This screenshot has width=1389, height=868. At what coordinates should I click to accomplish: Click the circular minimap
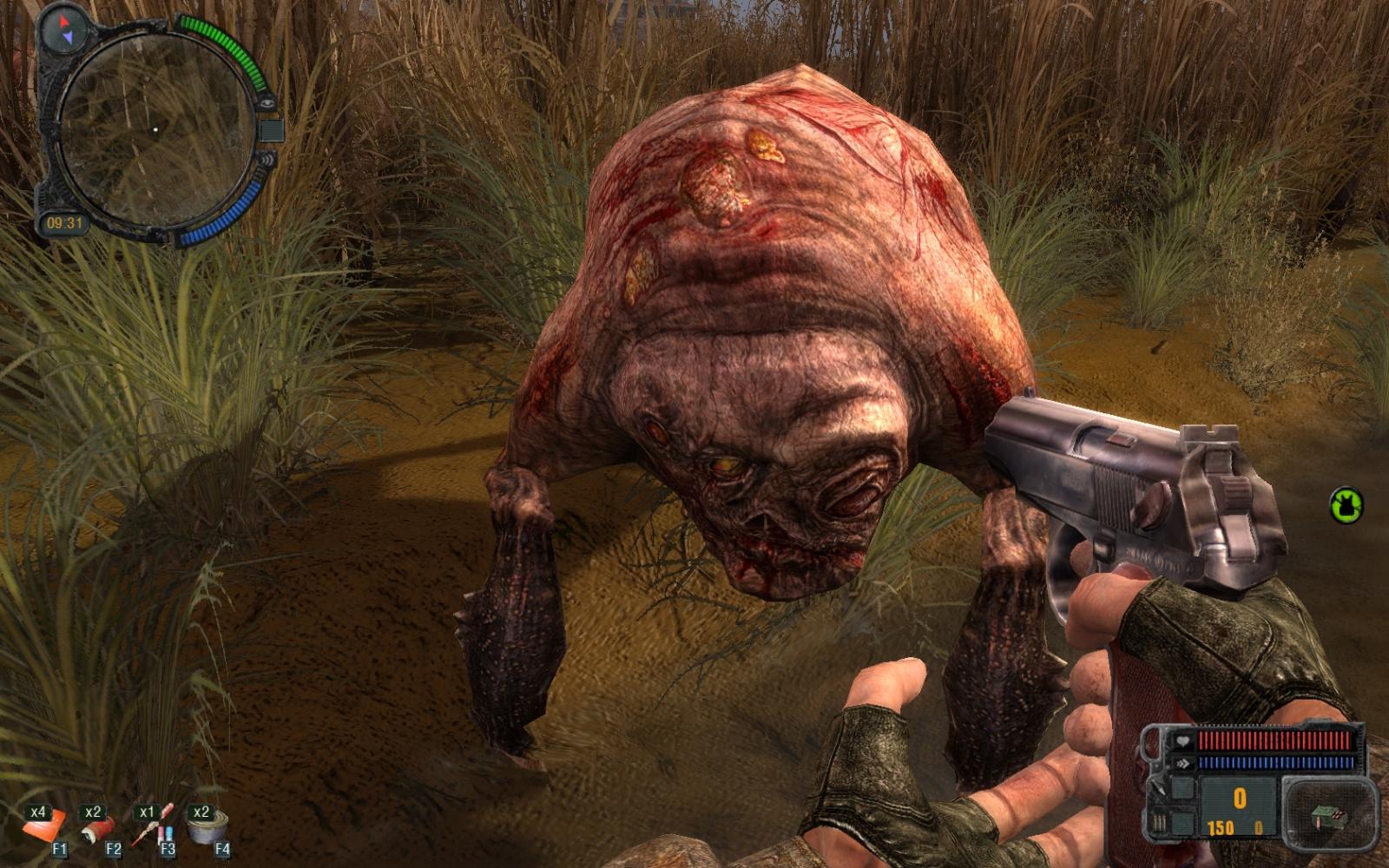coord(155,130)
